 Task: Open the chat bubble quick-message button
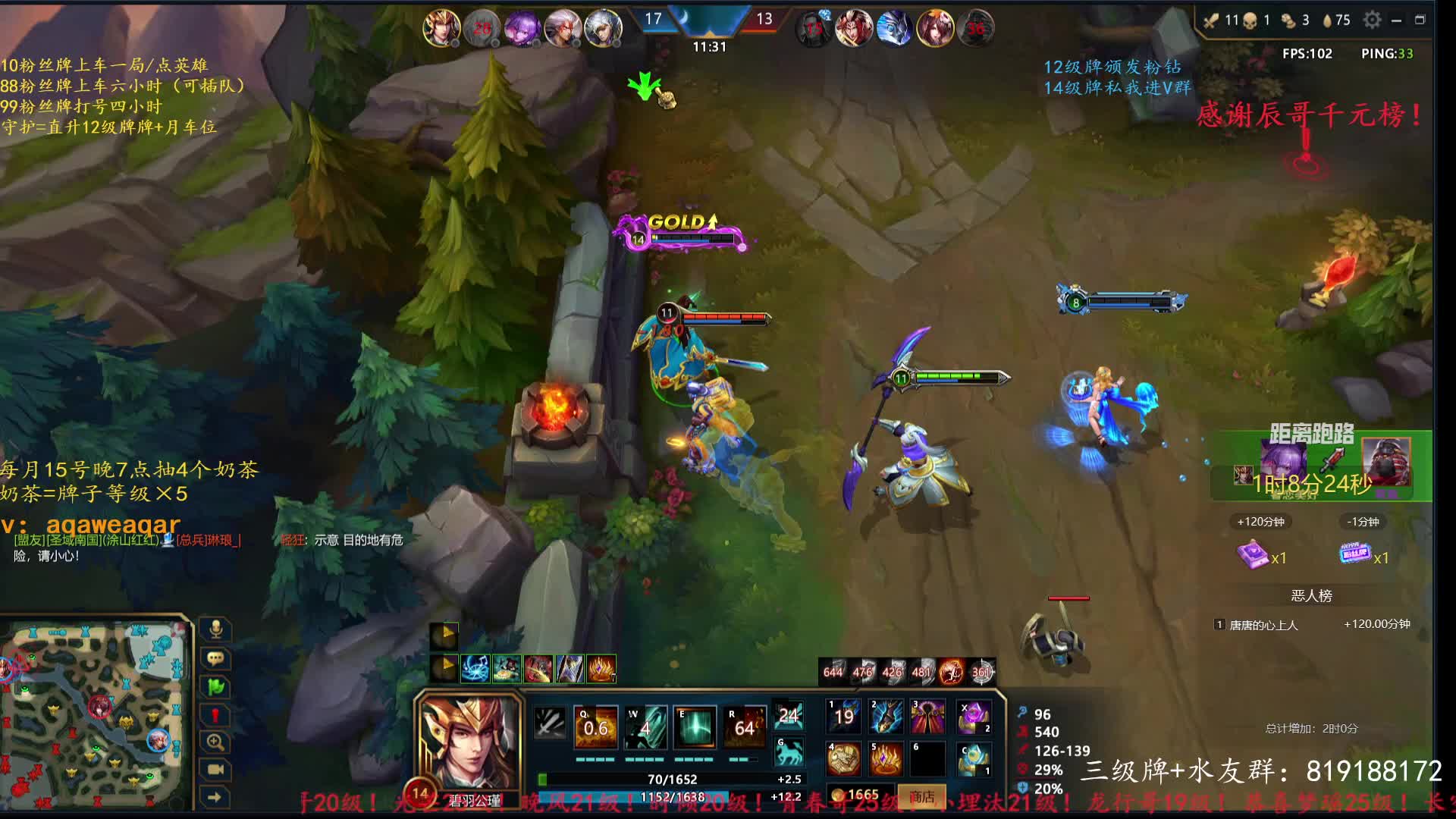215,658
